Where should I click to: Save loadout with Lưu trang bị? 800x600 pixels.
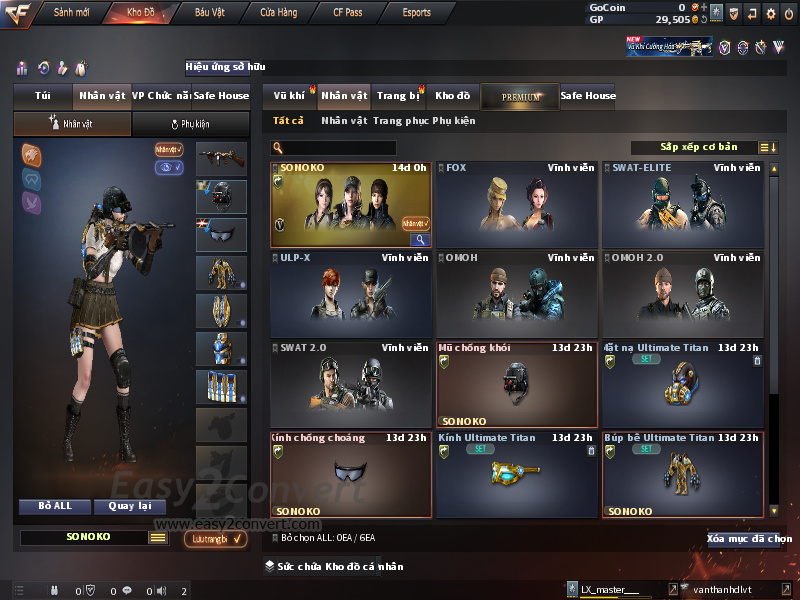click(215, 539)
